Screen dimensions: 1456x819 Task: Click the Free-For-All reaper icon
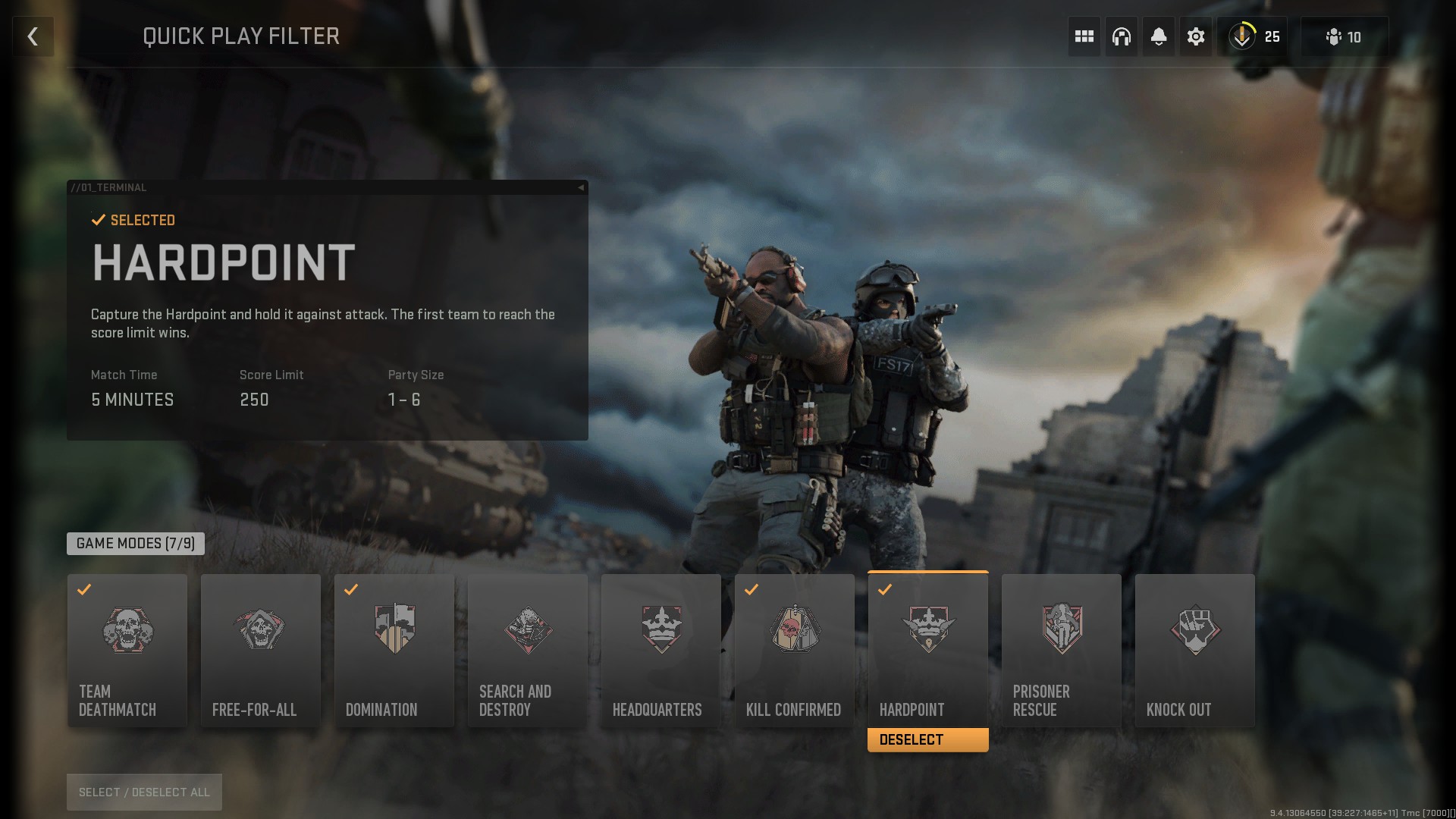point(260,630)
